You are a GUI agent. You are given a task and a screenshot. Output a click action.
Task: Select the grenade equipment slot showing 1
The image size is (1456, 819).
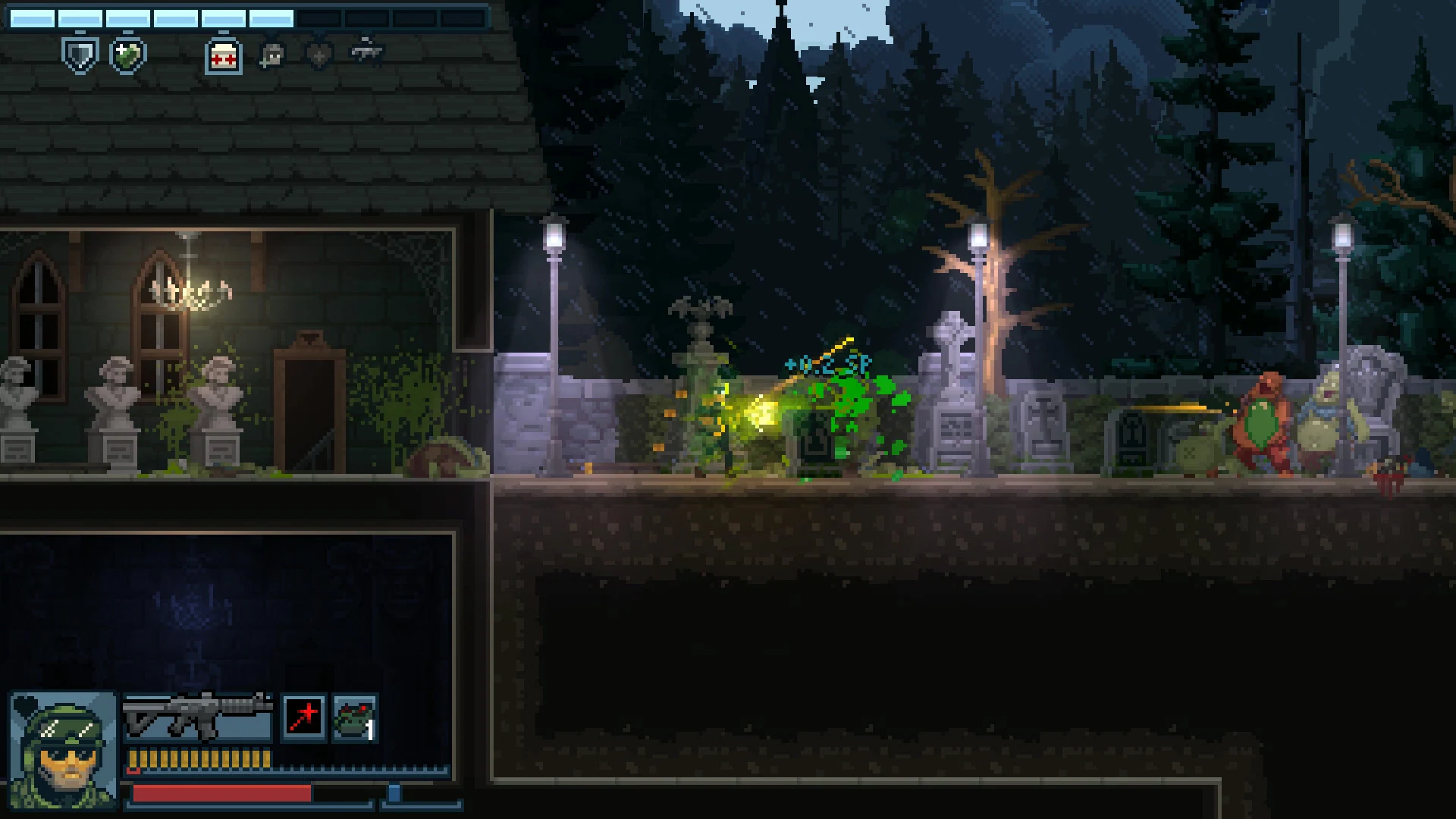(x=354, y=718)
